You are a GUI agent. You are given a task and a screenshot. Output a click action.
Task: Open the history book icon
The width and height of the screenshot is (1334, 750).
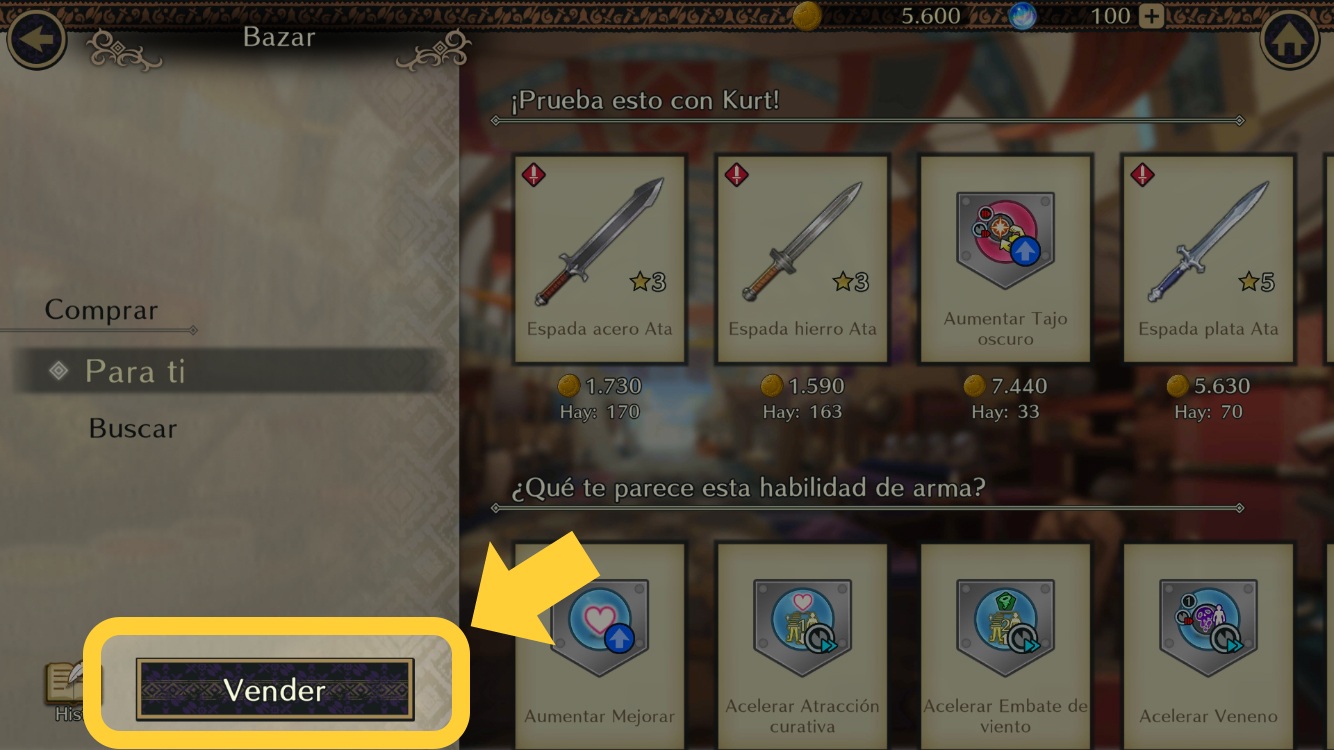[x=65, y=685]
